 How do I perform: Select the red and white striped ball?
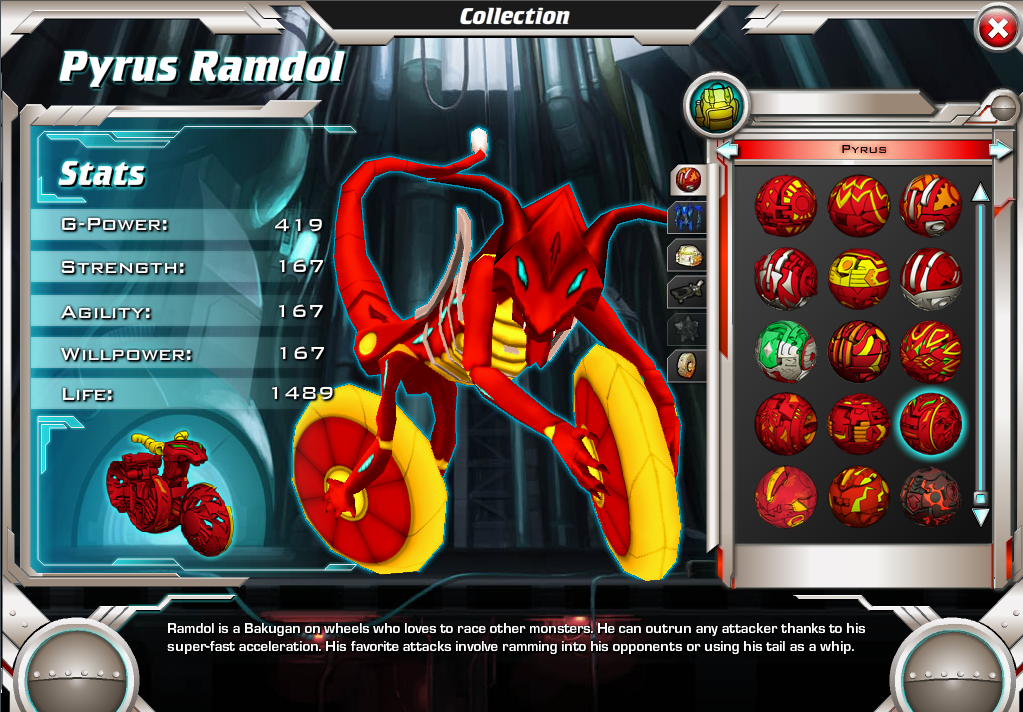931,278
